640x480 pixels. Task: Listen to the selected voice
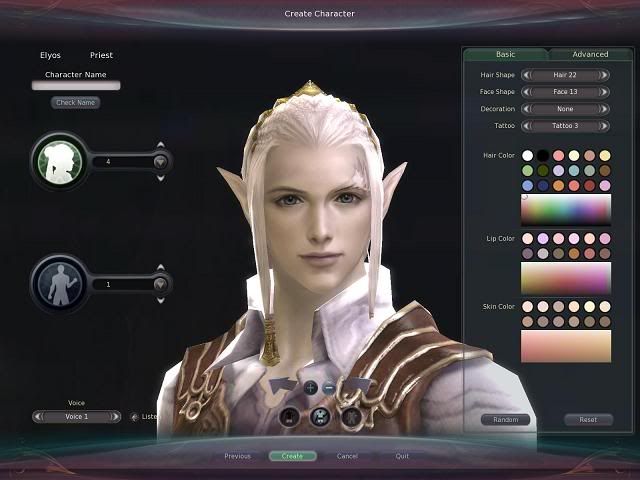pos(136,416)
